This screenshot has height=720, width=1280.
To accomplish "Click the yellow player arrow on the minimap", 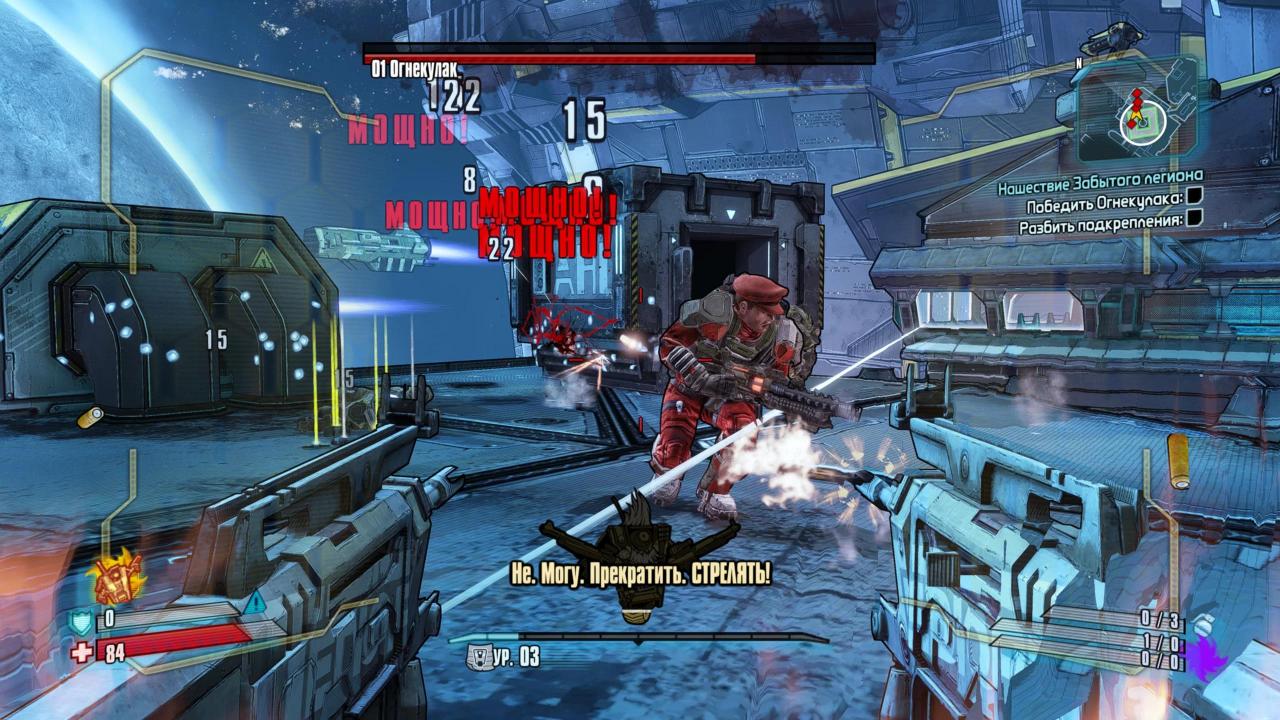I will pos(1137,115).
